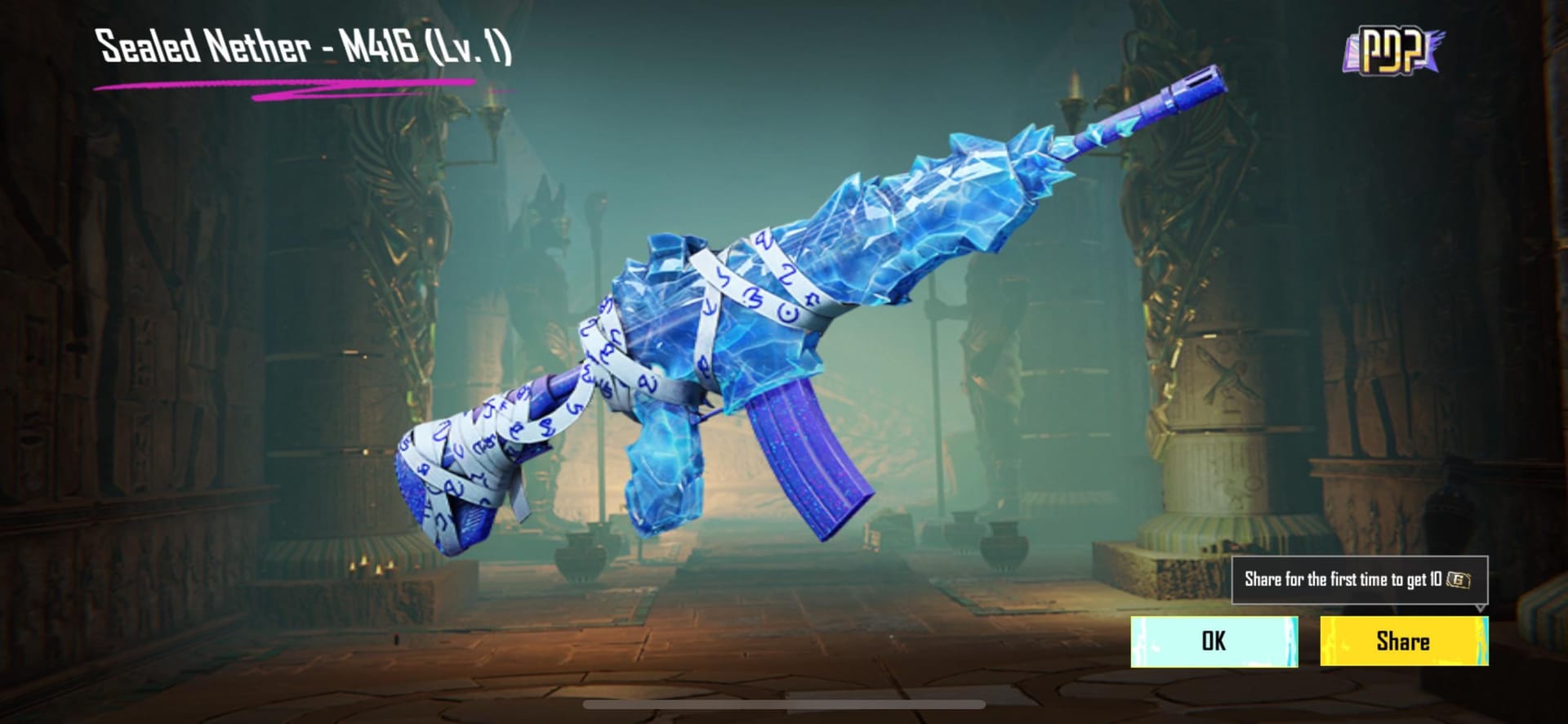1568x724 pixels.
Task: Click the cyan OK button fill
Action: tap(1215, 641)
